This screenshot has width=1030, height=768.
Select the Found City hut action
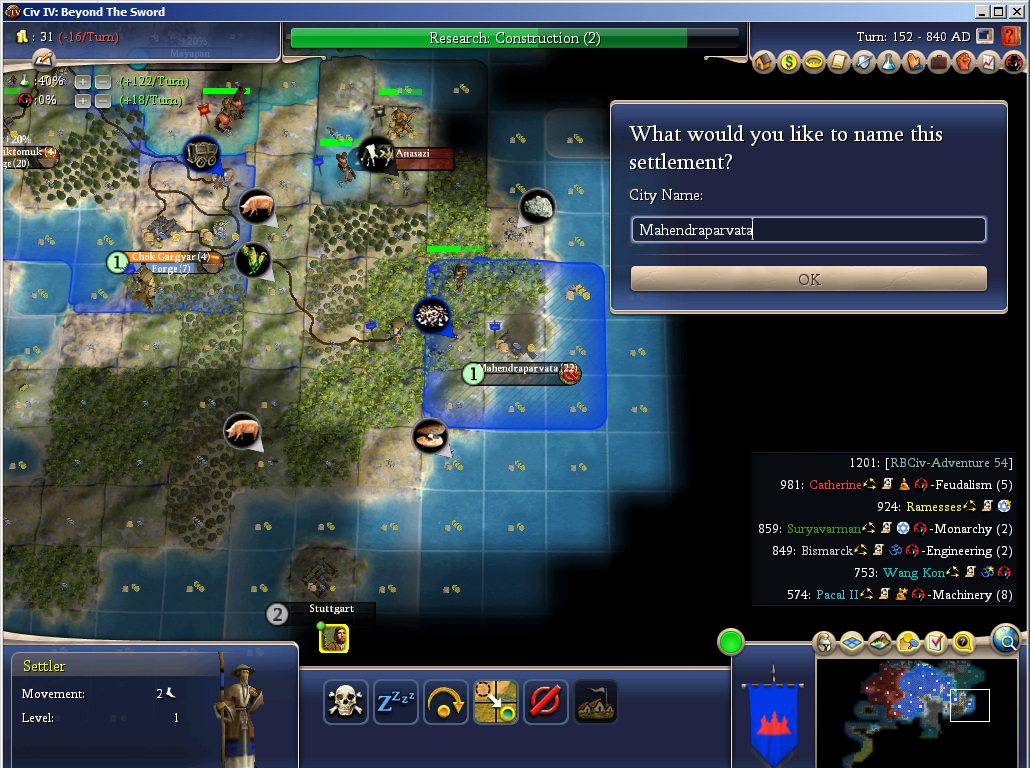point(595,702)
